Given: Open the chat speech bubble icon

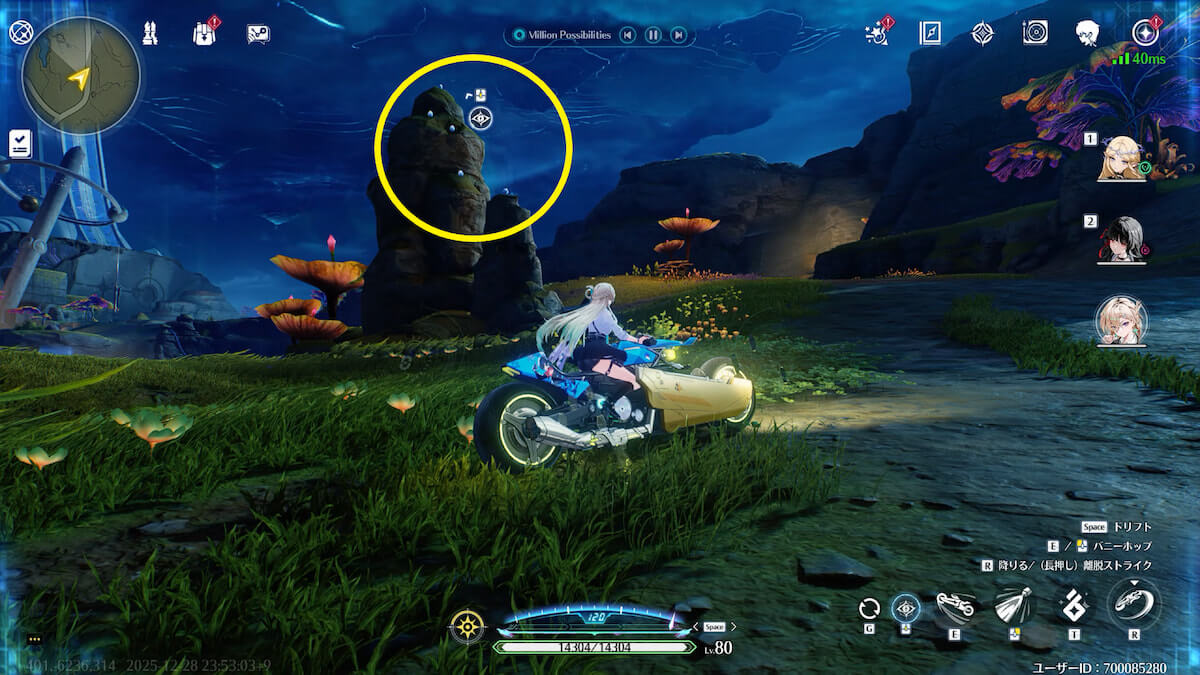Looking at the screenshot, I should 258,34.
